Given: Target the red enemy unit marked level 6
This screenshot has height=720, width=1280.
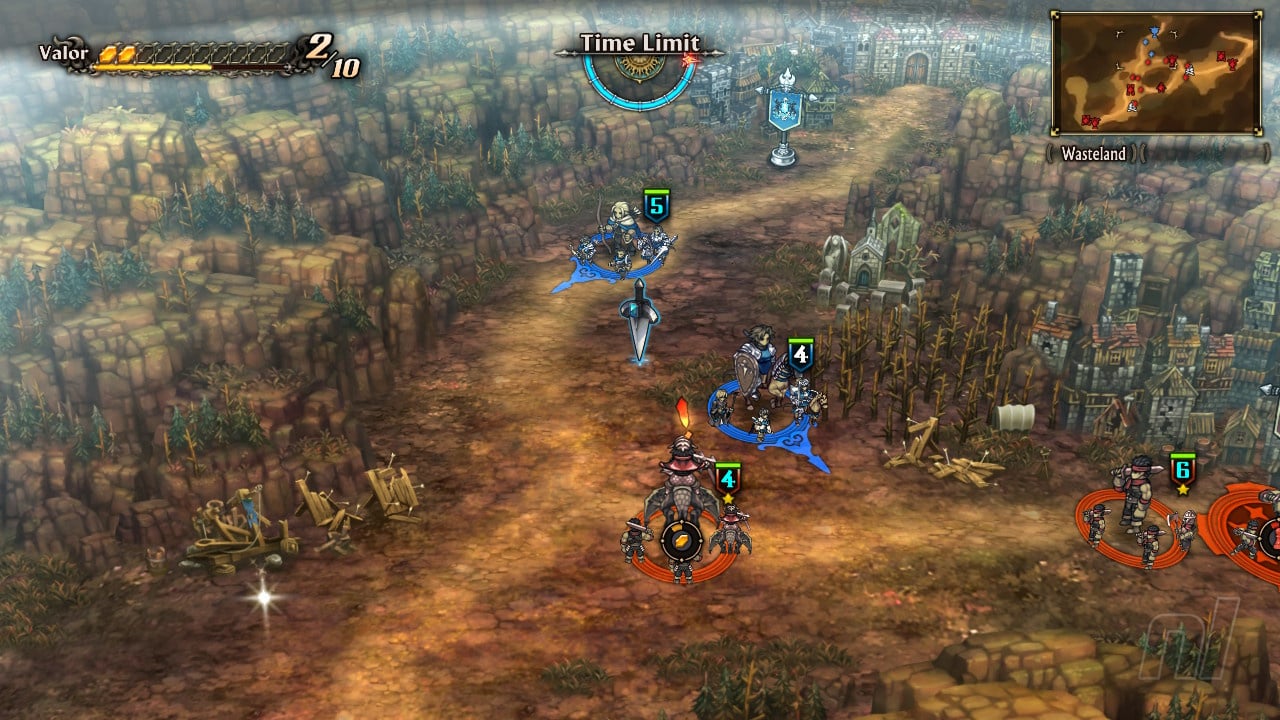Looking at the screenshot, I should 1135,510.
